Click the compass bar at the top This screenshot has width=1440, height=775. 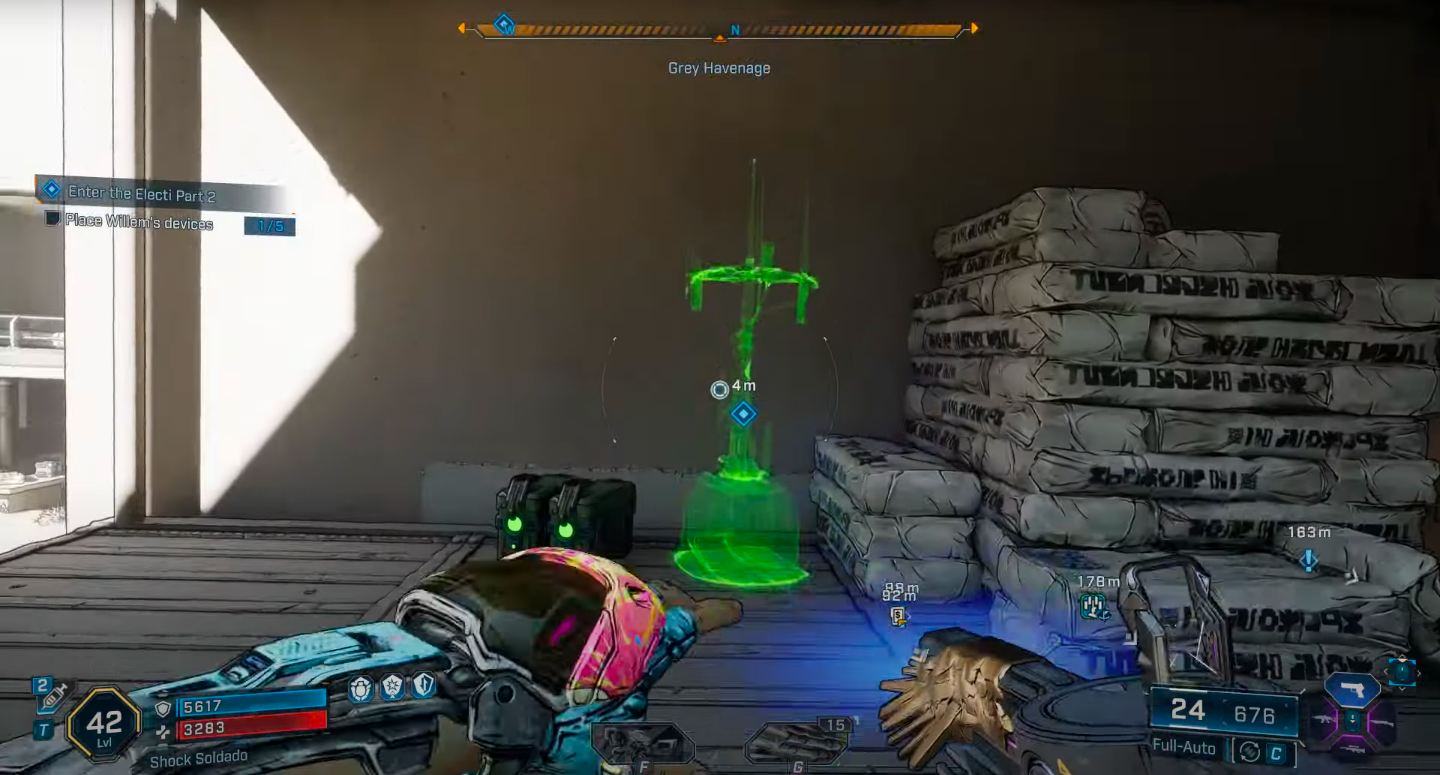point(718,30)
